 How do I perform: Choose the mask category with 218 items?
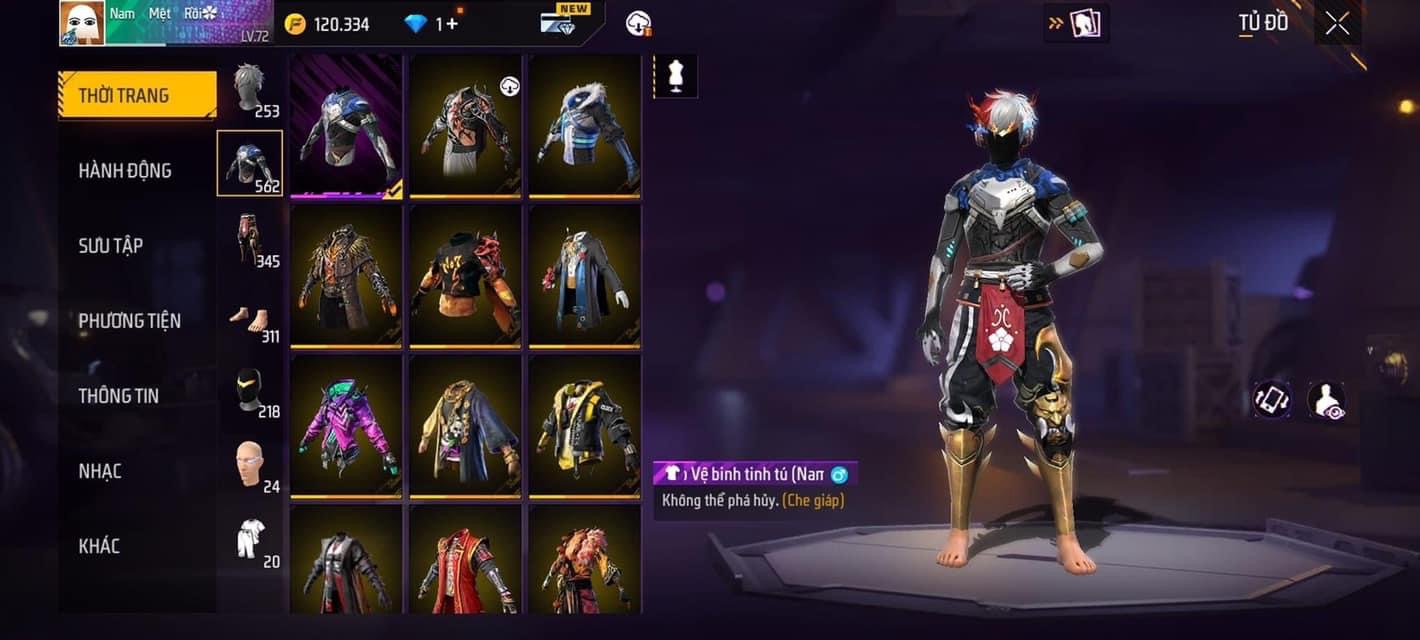(x=250, y=390)
